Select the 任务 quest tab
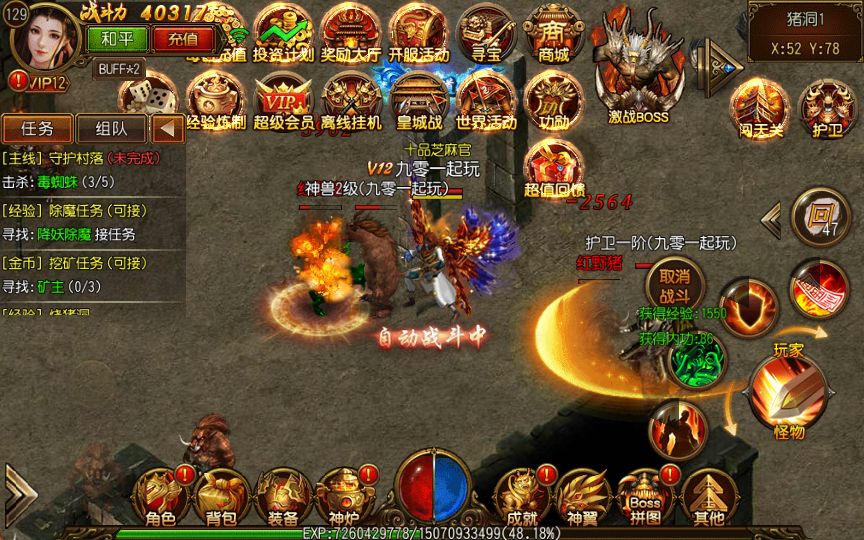 pos(37,128)
